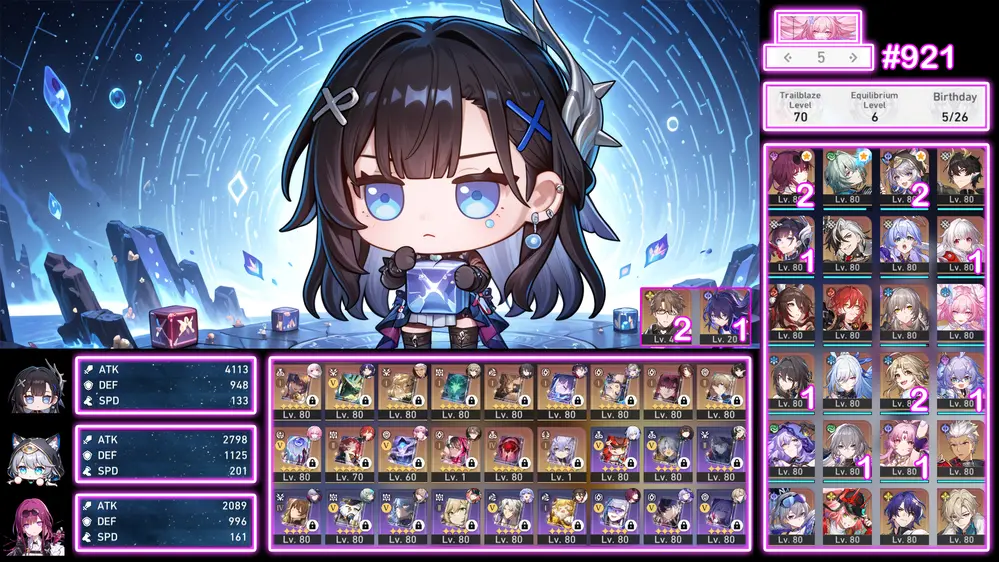Choose the white-haired dark-skinned character portrait

[960, 445]
